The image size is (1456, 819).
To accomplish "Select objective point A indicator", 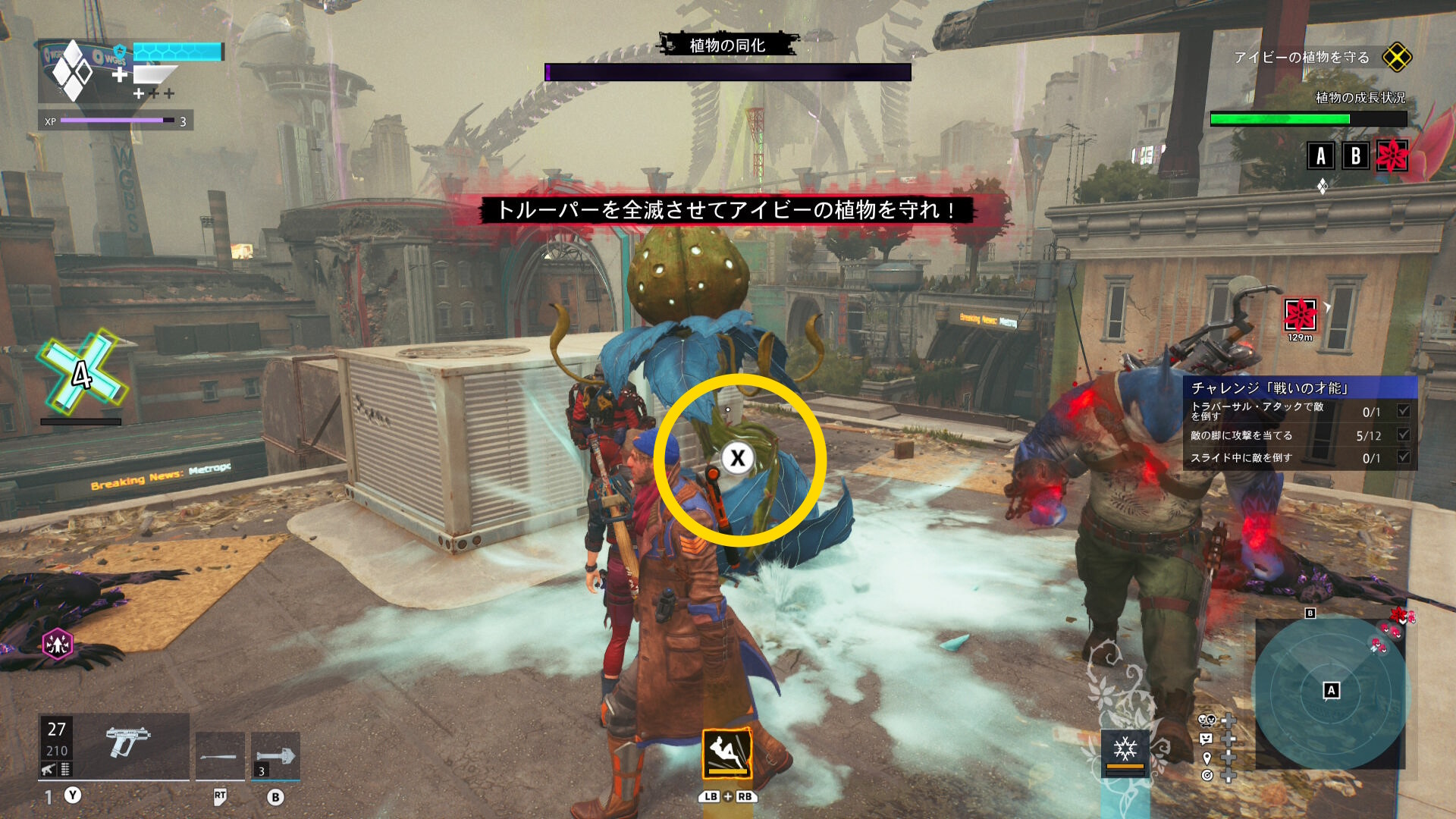I will (x=1321, y=155).
